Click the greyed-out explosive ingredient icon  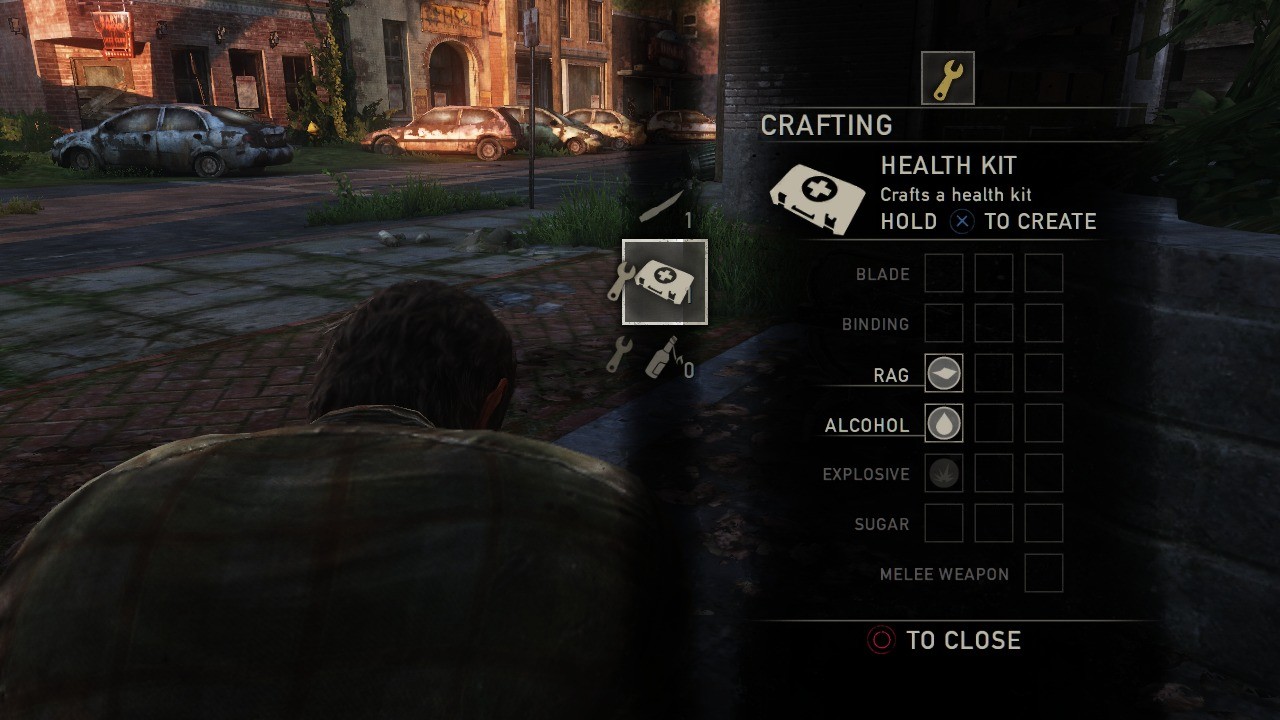(x=943, y=473)
